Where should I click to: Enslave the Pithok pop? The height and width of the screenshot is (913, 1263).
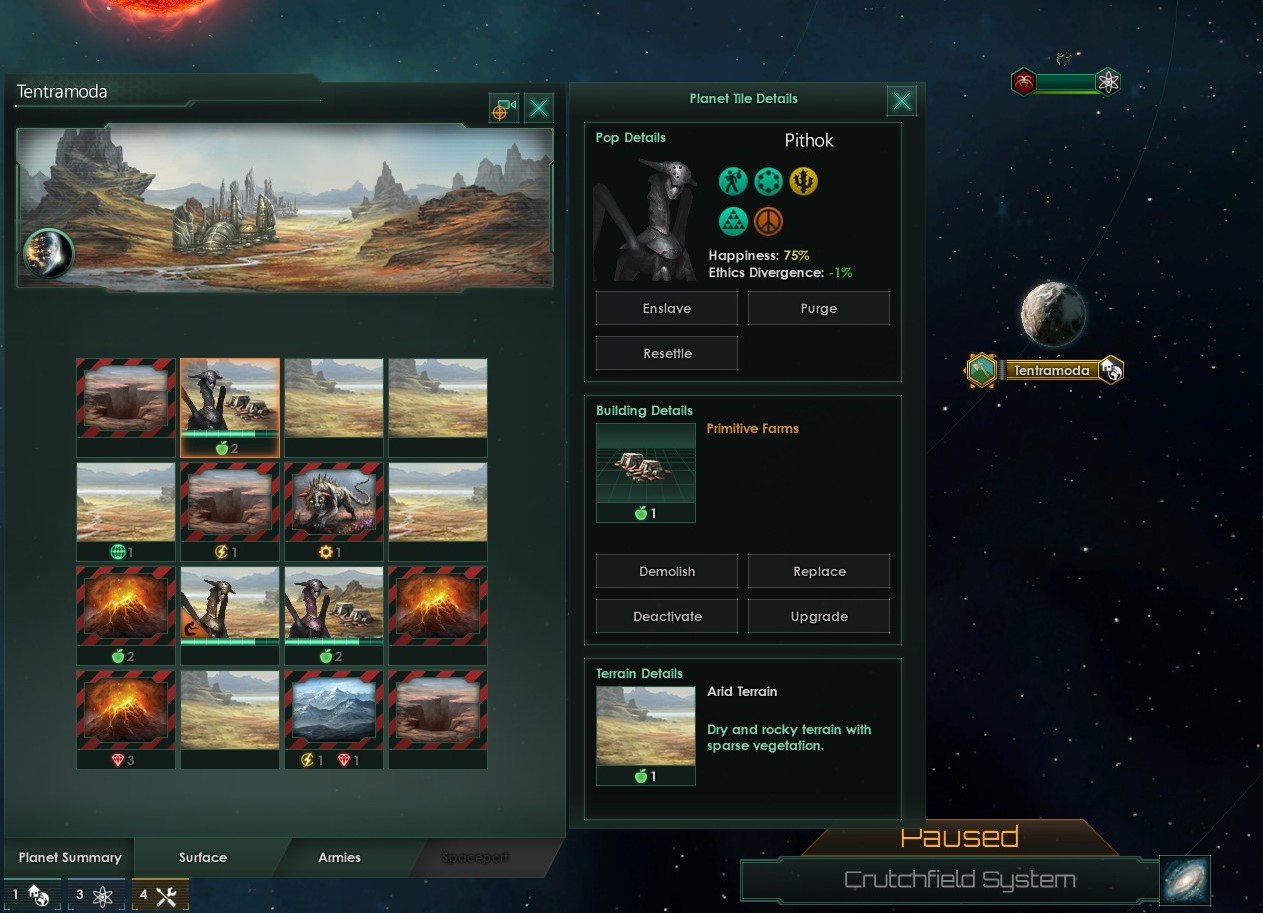tap(666, 308)
